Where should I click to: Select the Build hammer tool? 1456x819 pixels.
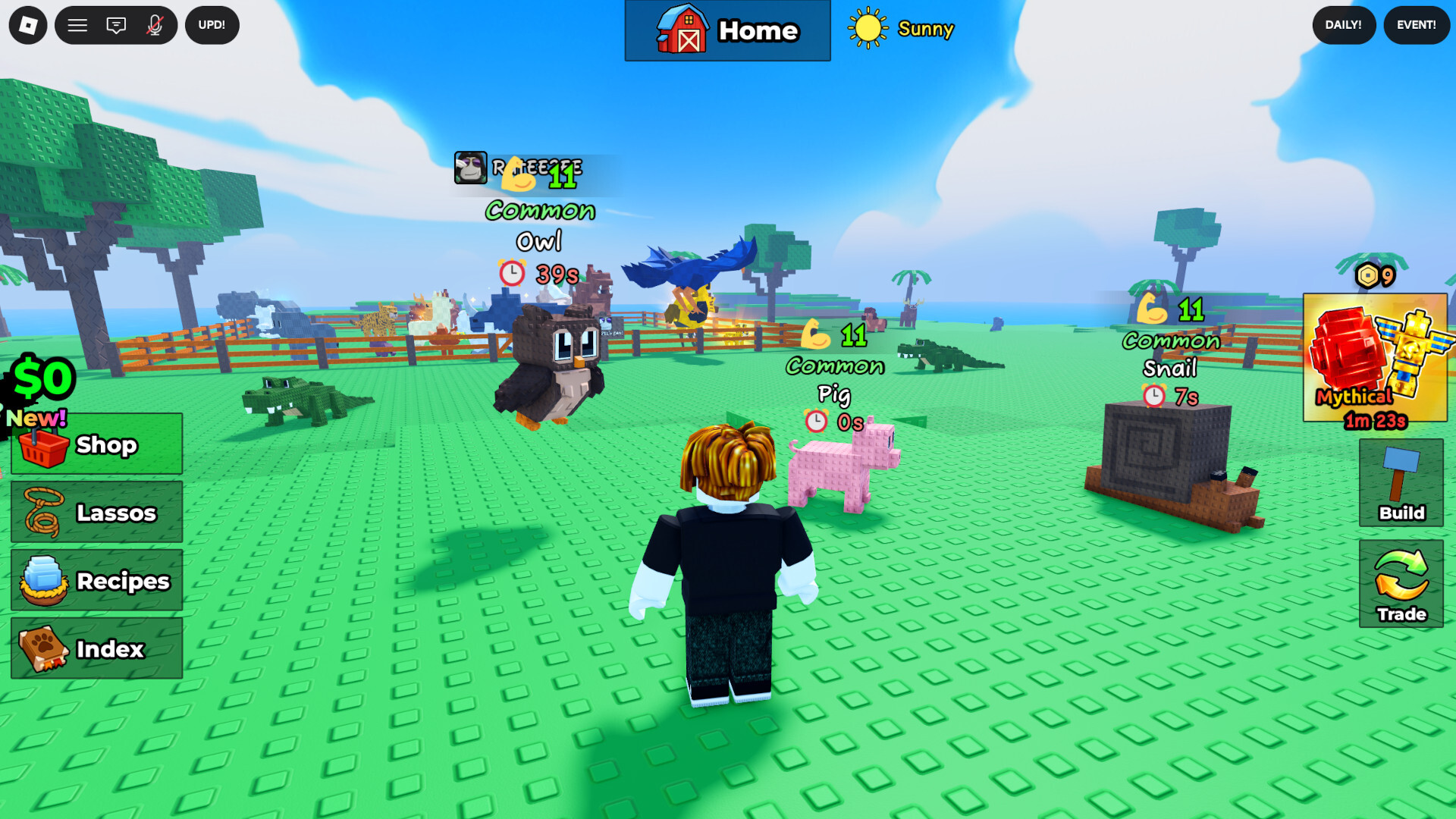click(1401, 485)
